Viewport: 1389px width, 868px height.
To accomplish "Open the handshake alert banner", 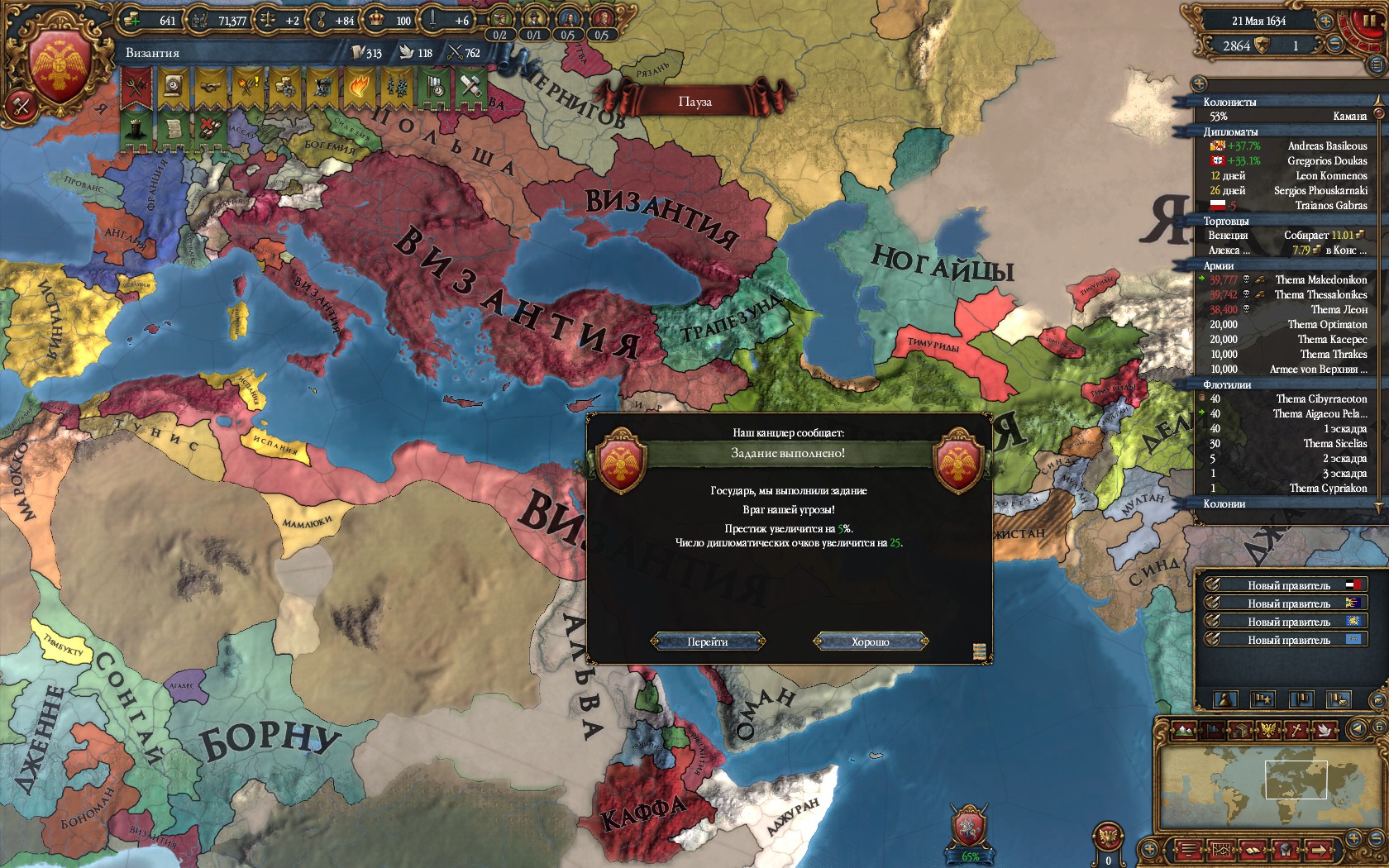I will click(x=210, y=86).
